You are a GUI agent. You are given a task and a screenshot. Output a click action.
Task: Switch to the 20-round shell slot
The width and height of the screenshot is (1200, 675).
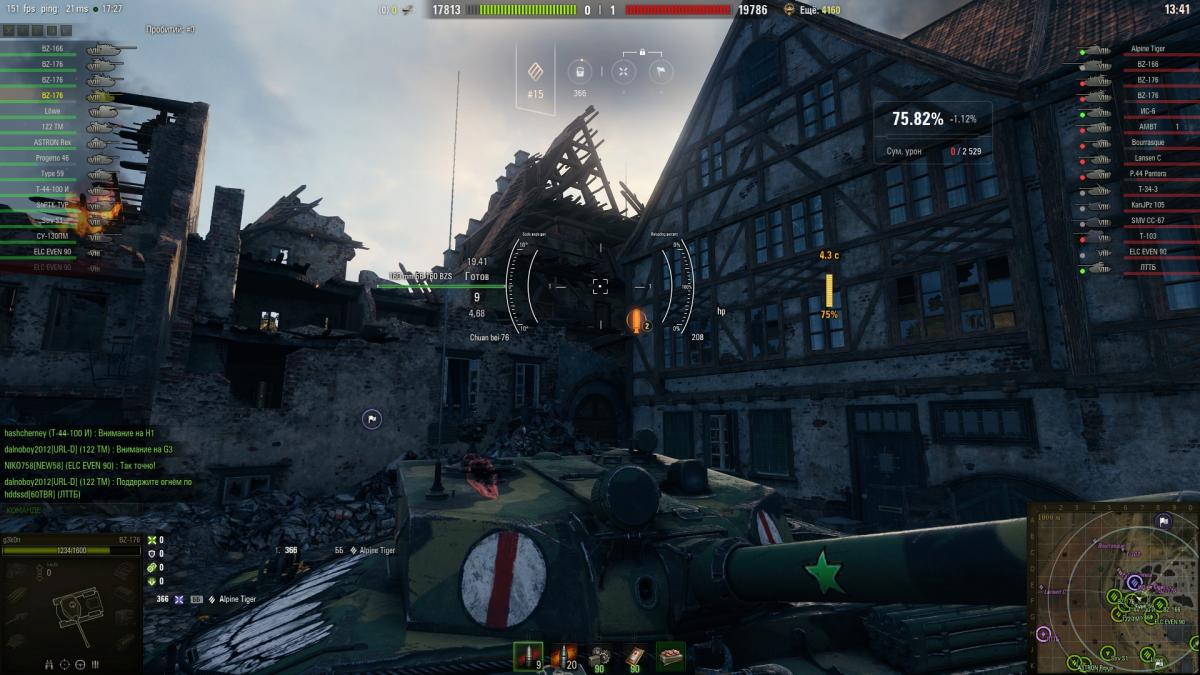[x=565, y=656]
